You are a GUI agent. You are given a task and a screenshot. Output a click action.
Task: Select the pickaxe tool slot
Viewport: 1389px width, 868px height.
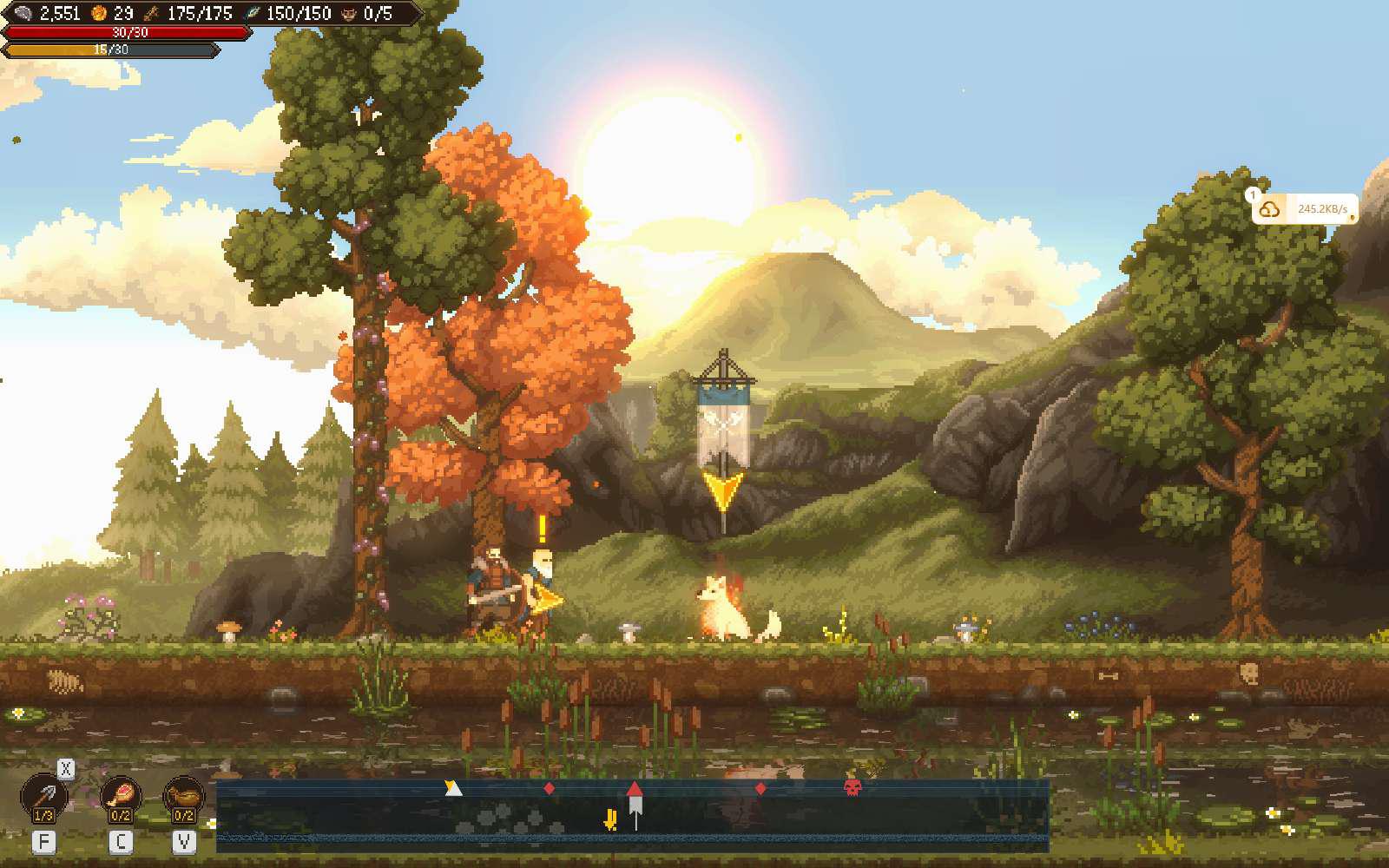(x=43, y=796)
